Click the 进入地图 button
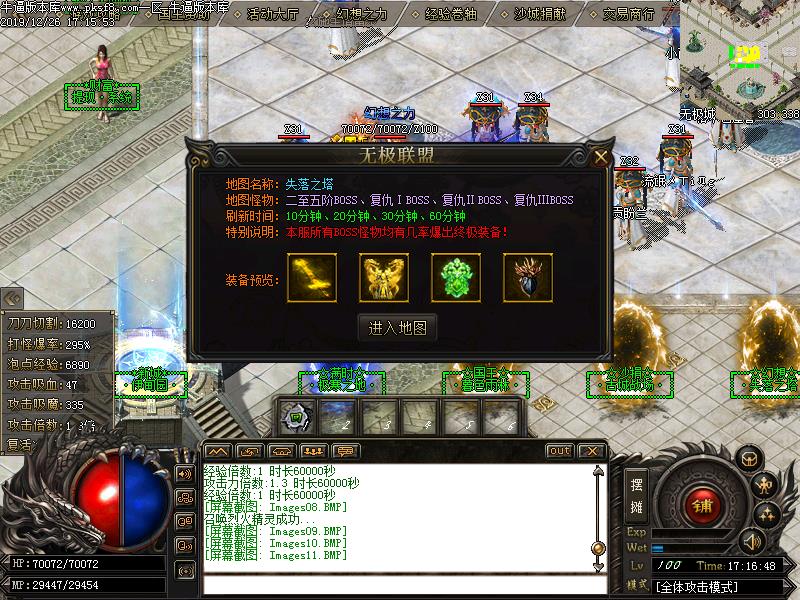Viewport: 800px width, 600px height. coord(397,327)
